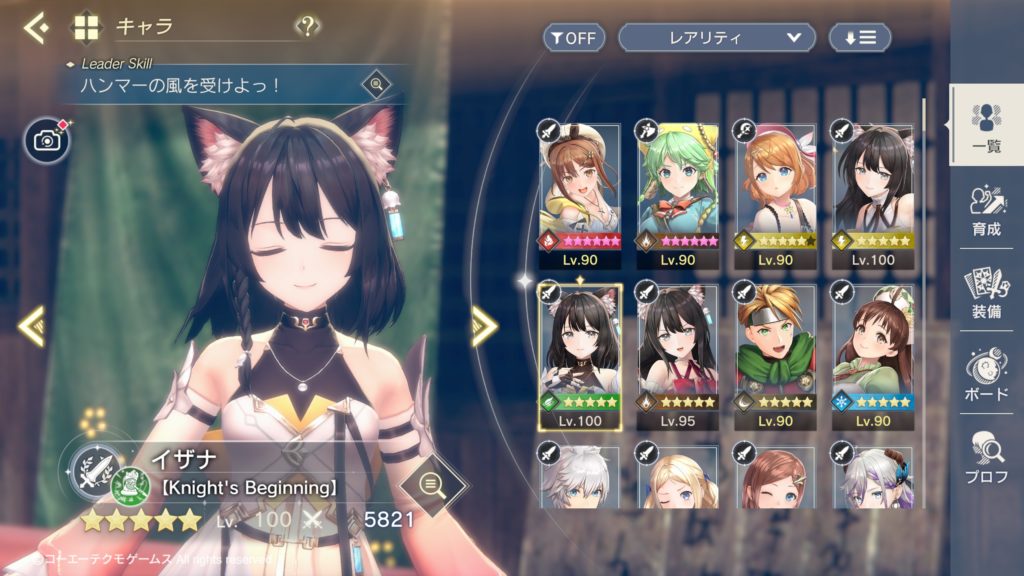1024x576 pixels.
Task: Open the four-square menu icon beside キャラ
Action: coord(87,27)
